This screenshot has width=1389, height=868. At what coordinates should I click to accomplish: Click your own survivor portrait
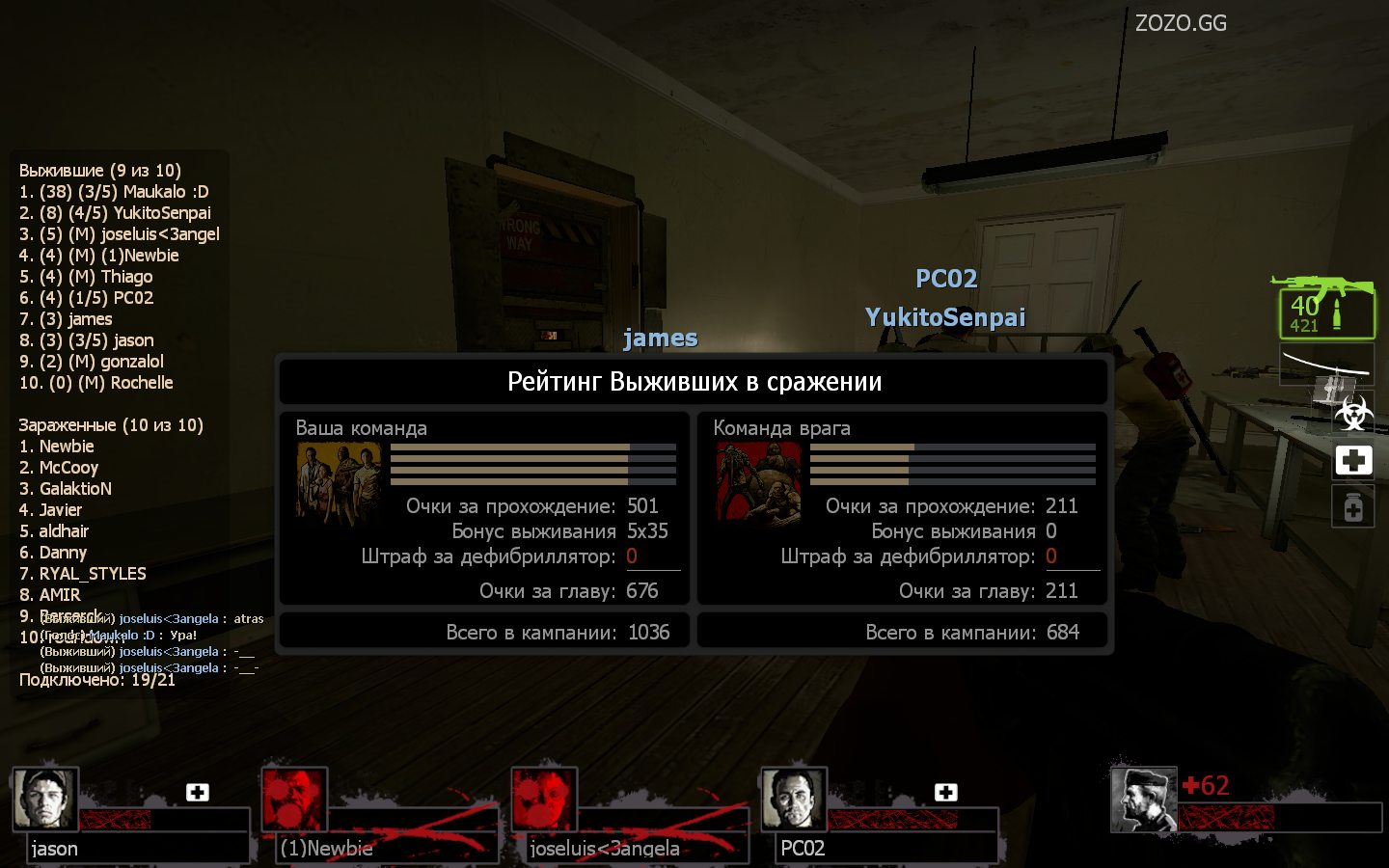click(1143, 799)
